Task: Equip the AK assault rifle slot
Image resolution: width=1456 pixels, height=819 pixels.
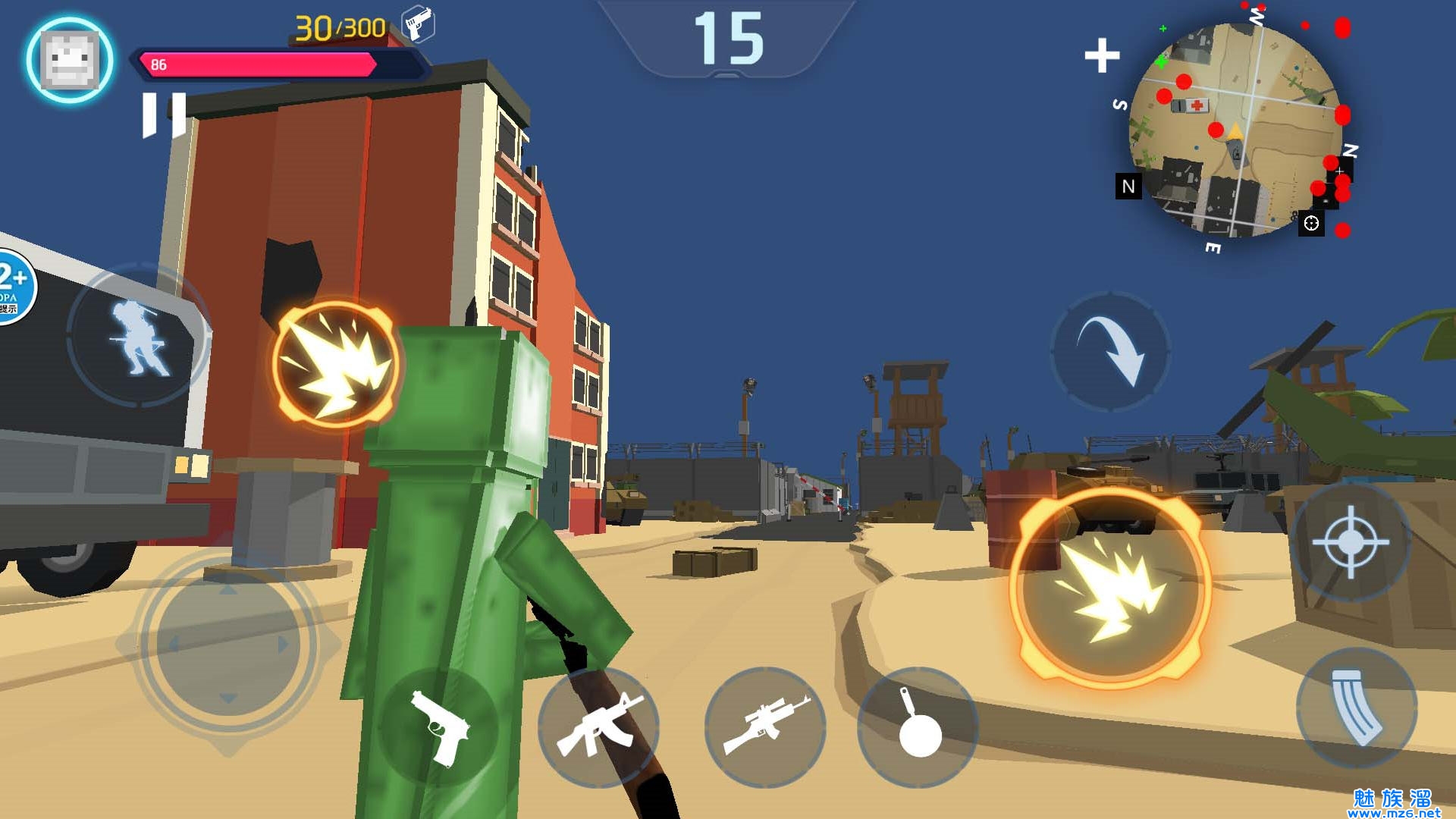Action: (x=599, y=727)
